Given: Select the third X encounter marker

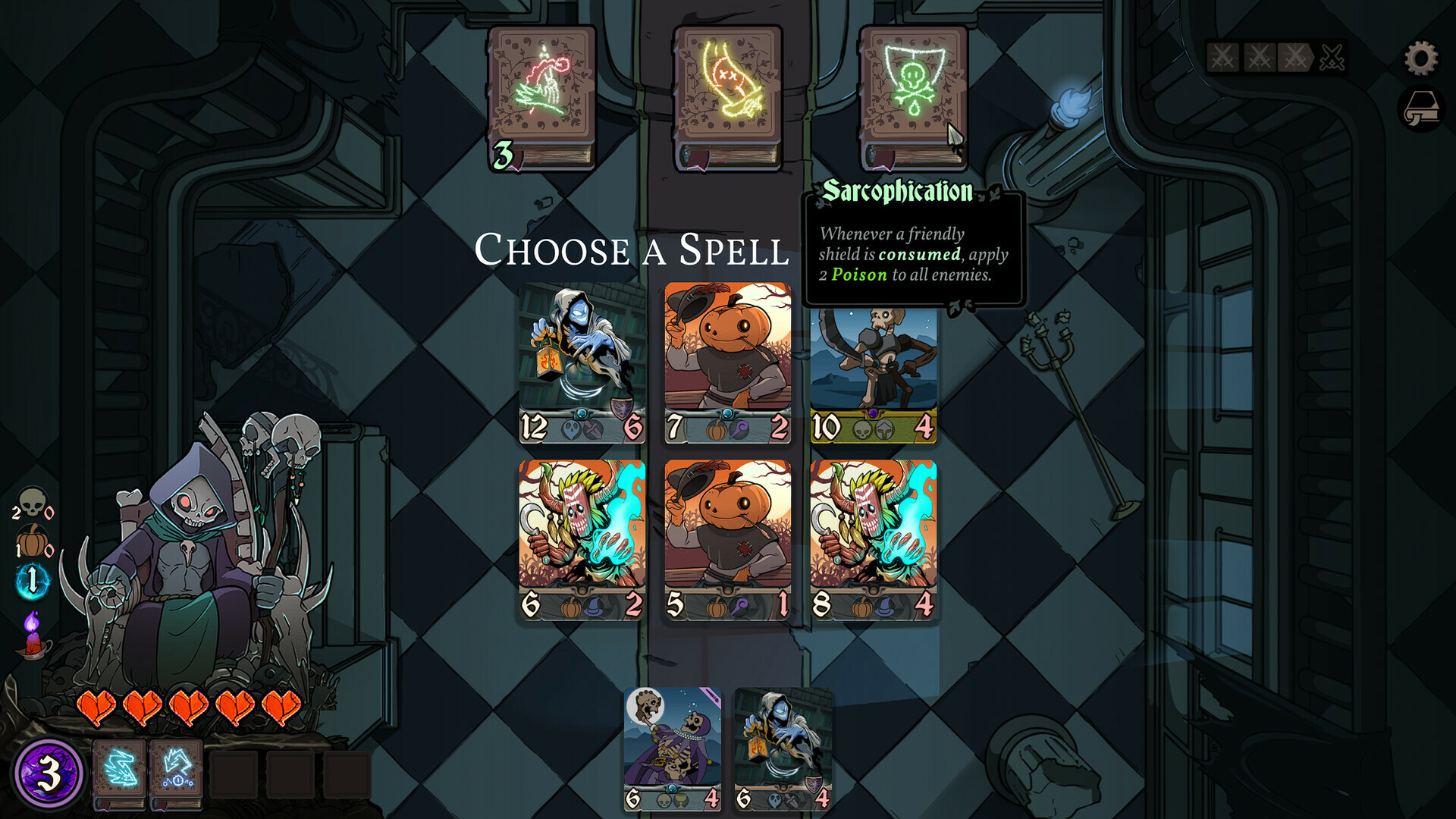Looking at the screenshot, I should tap(1294, 57).
